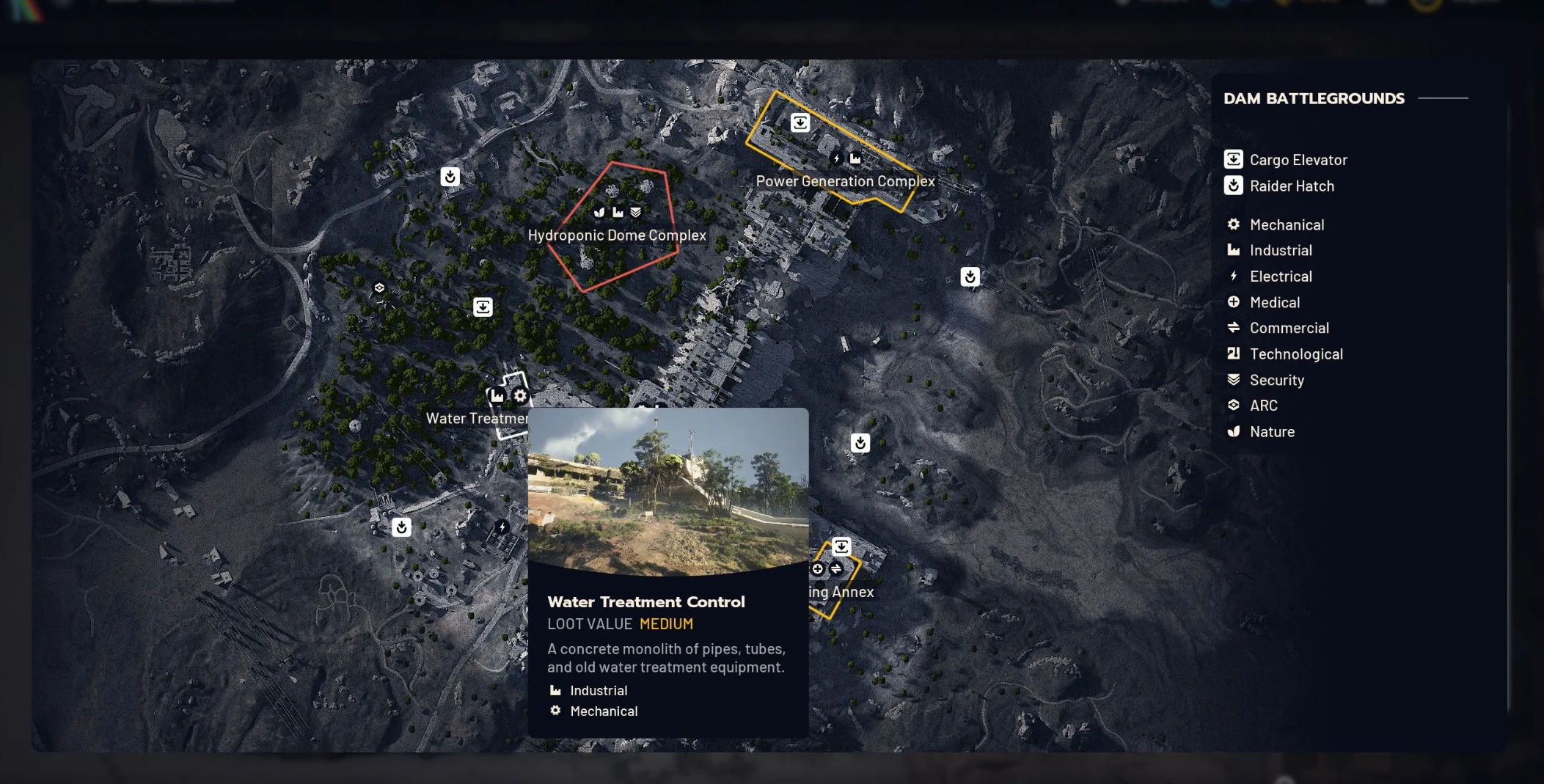Click the ARC marker in the forest
This screenshot has width=1544, height=784.
click(x=379, y=288)
